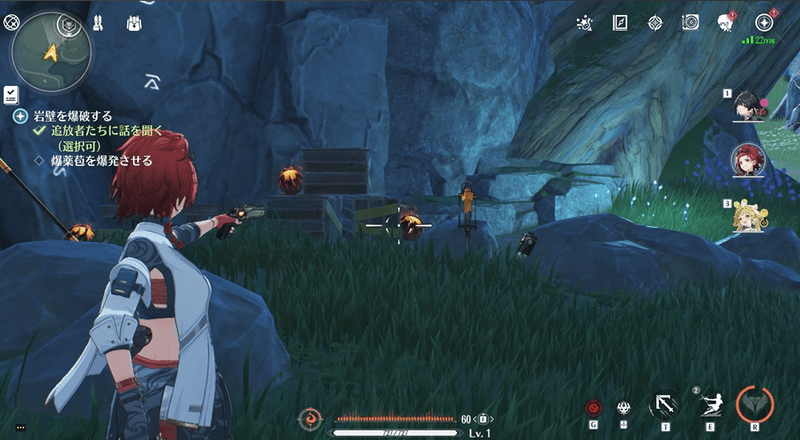Trigger the orange-ringed wing ultimate ability
This screenshot has height=440, width=800.
click(x=756, y=404)
